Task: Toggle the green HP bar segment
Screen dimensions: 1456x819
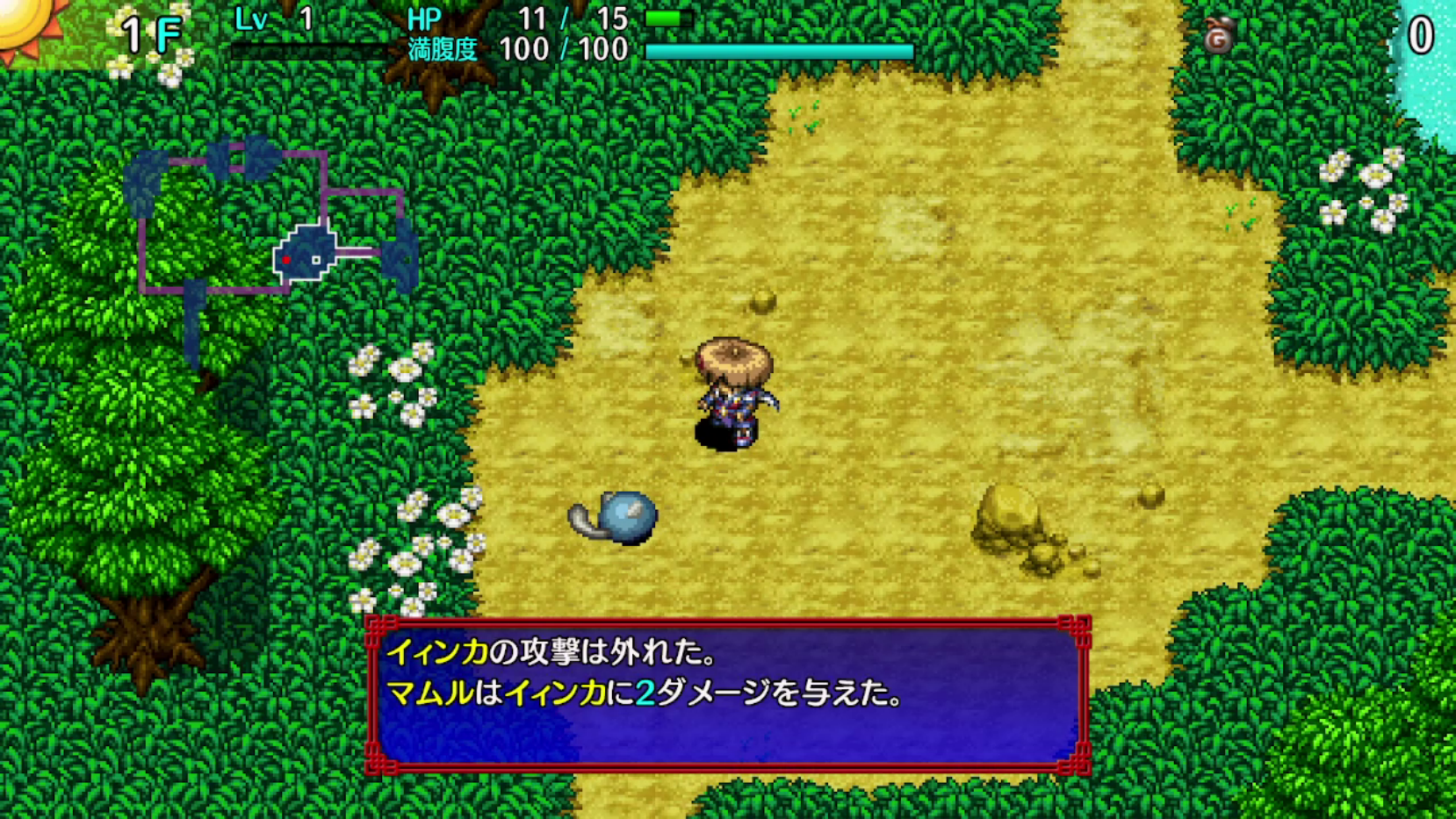Action: tap(664, 16)
